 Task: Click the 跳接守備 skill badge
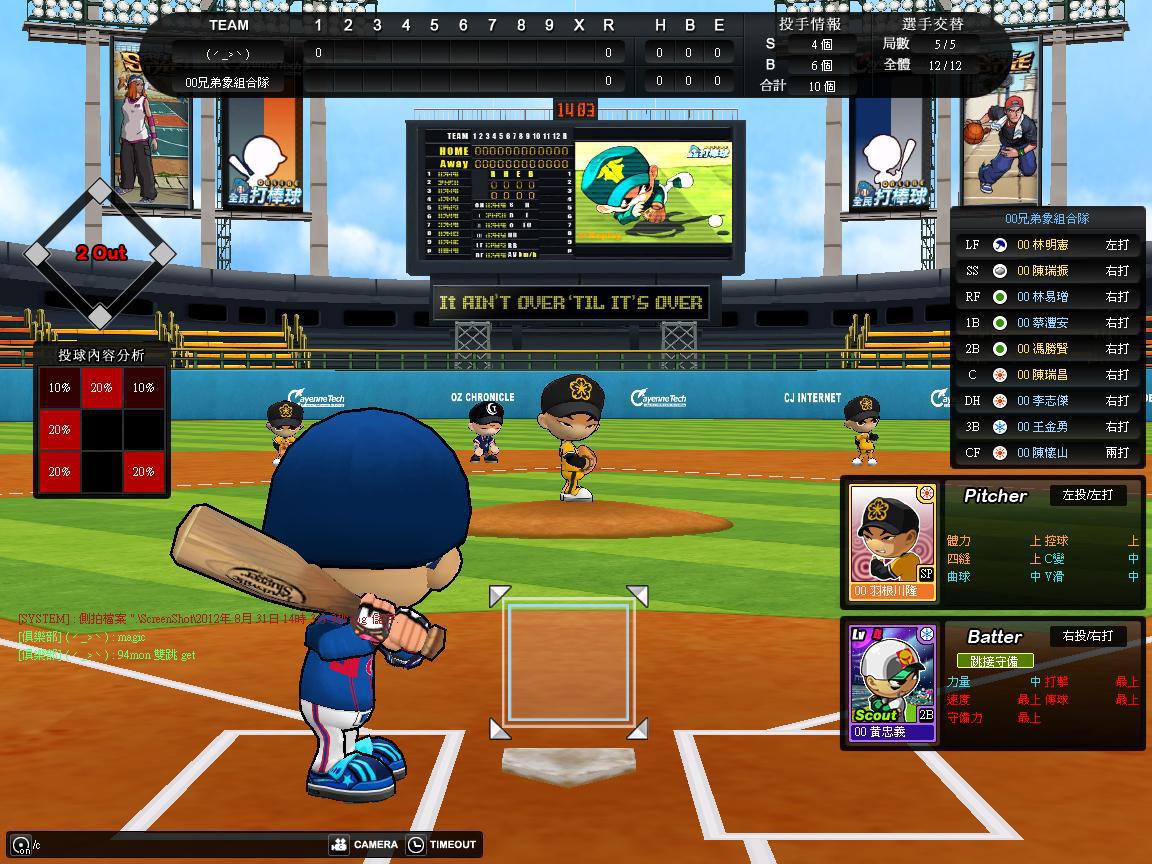point(994,661)
